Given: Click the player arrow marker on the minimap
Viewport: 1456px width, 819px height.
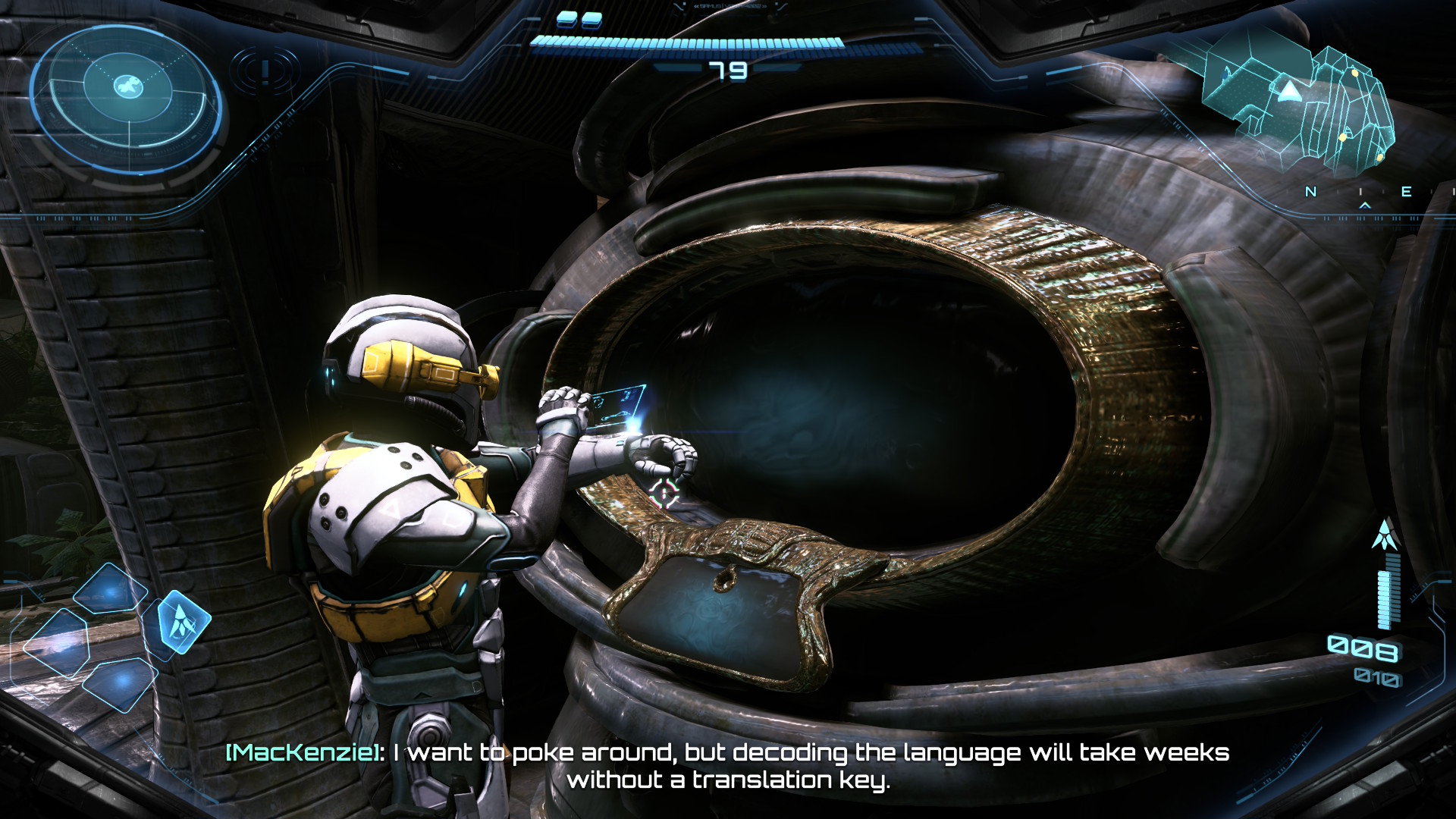Looking at the screenshot, I should pos(1290,92).
